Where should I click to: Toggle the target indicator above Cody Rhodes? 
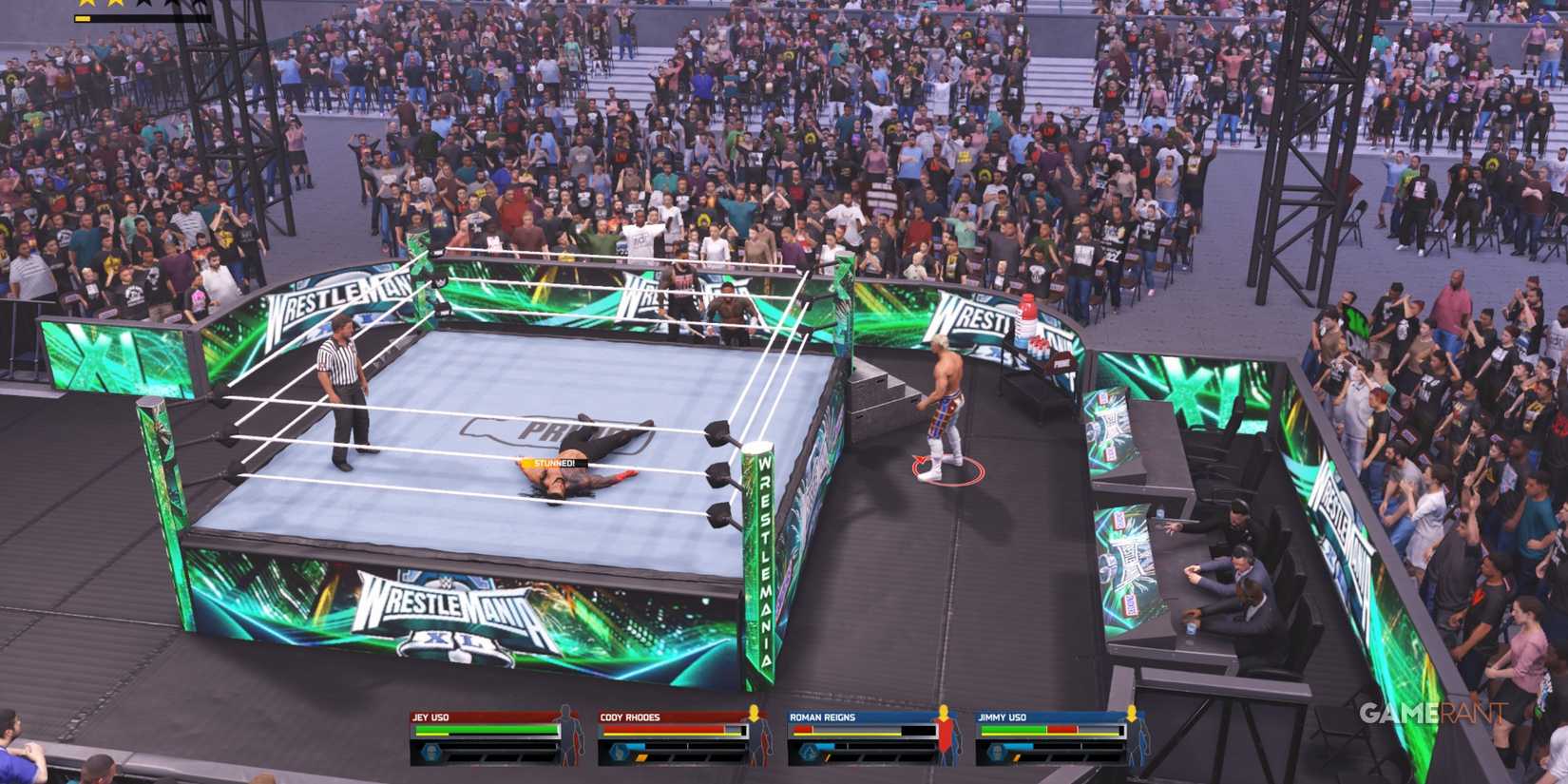pos(754,713)
